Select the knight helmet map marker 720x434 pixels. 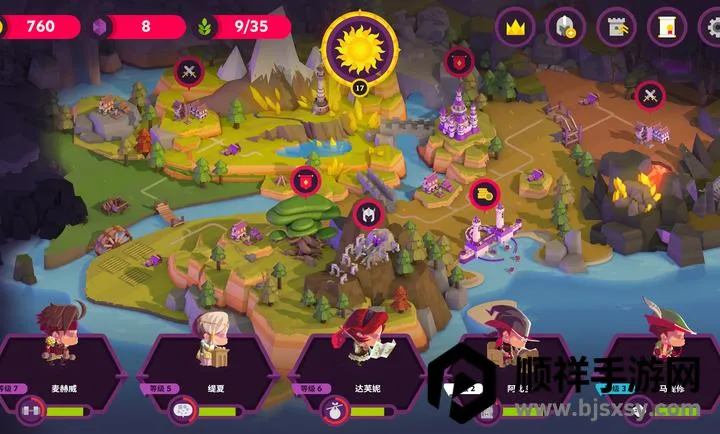coord(367,214)
